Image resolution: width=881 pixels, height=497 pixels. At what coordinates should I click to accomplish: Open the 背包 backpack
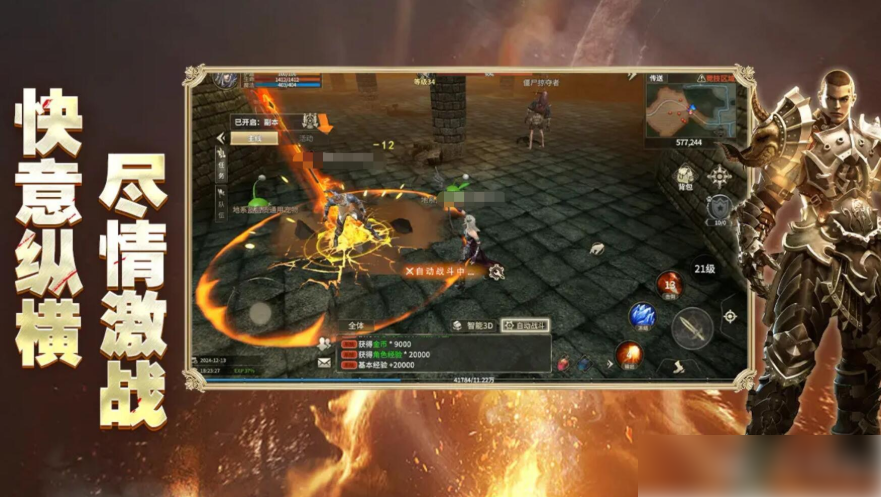684,178
